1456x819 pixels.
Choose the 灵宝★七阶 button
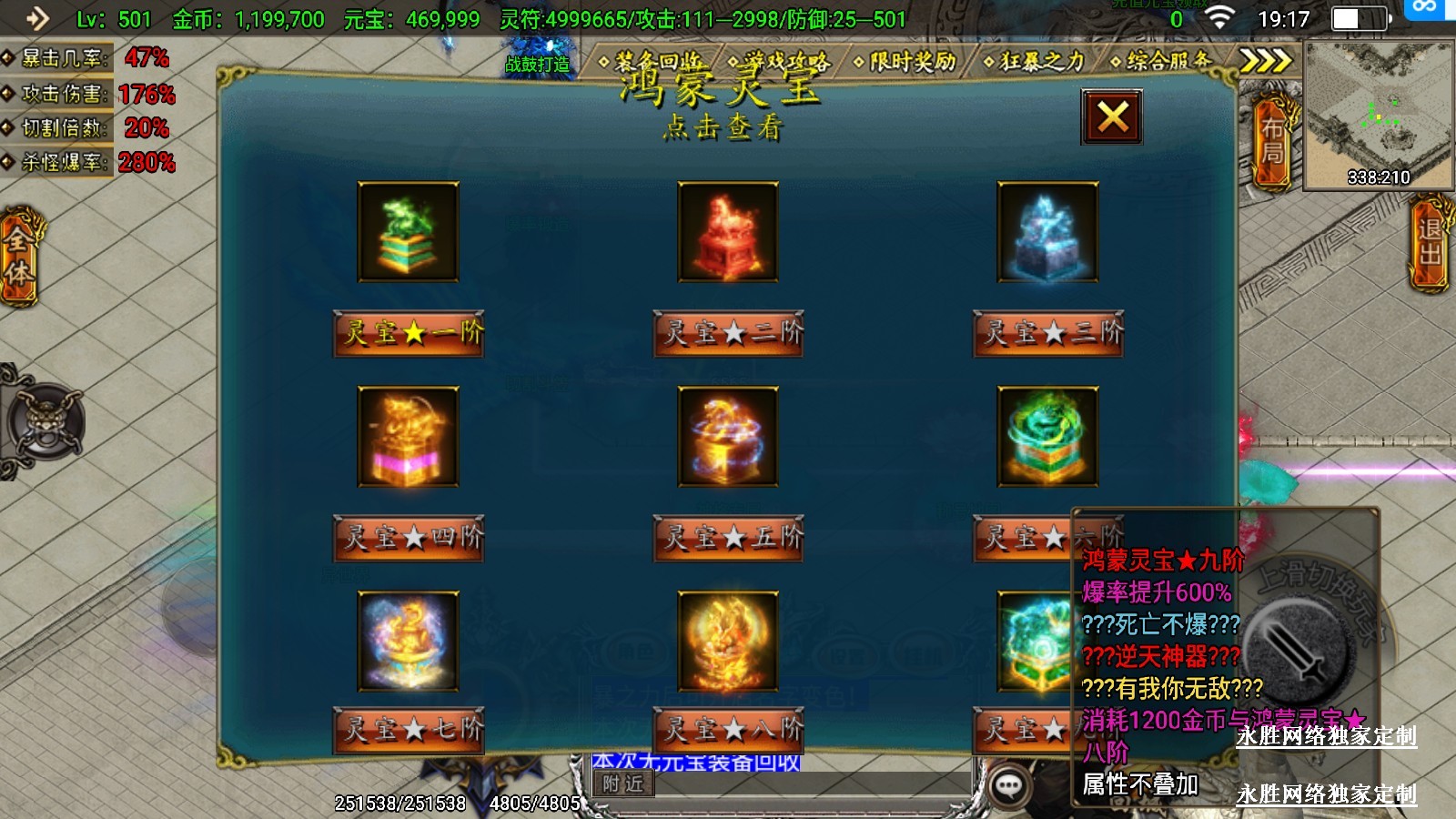coord(409,730)
